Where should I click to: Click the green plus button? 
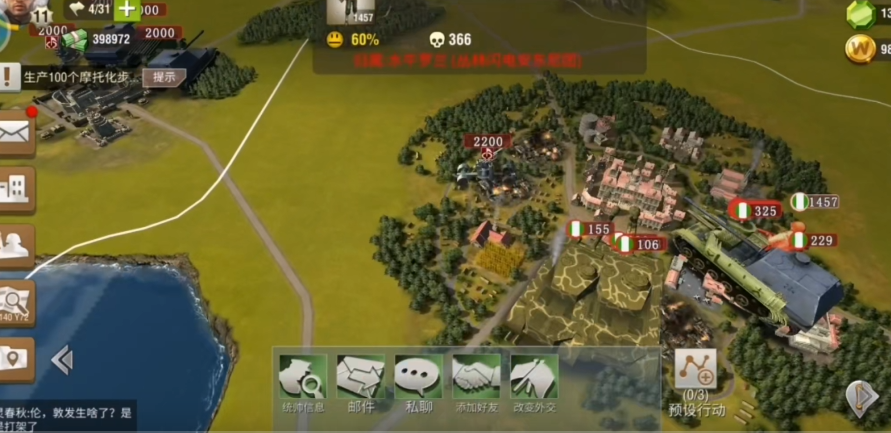[x=127, y=10]
